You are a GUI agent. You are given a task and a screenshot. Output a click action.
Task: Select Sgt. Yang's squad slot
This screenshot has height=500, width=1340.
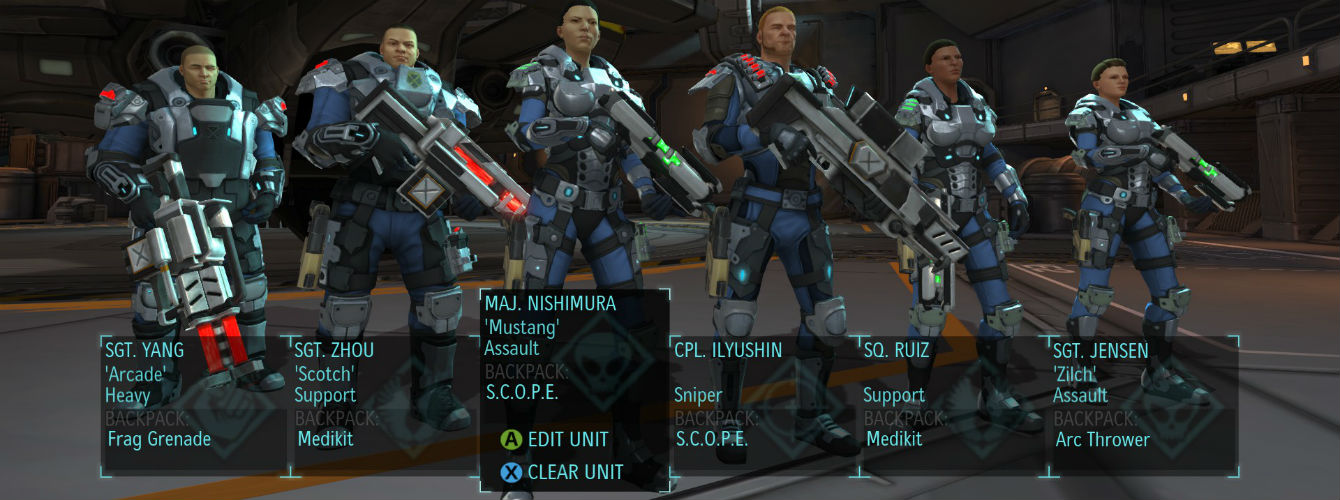[194, 400]
